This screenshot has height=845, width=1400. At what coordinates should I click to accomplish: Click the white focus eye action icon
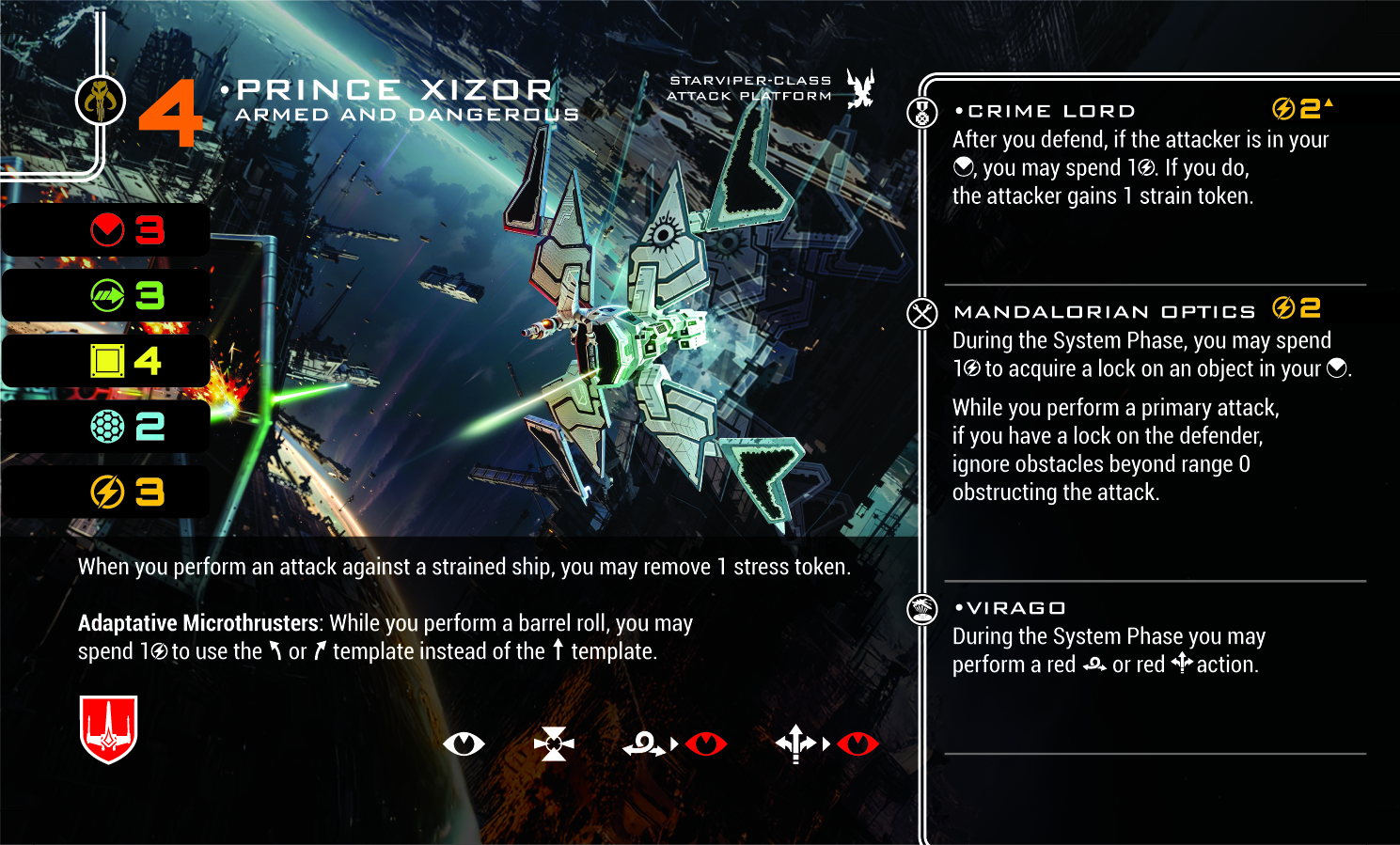[464, 744]
